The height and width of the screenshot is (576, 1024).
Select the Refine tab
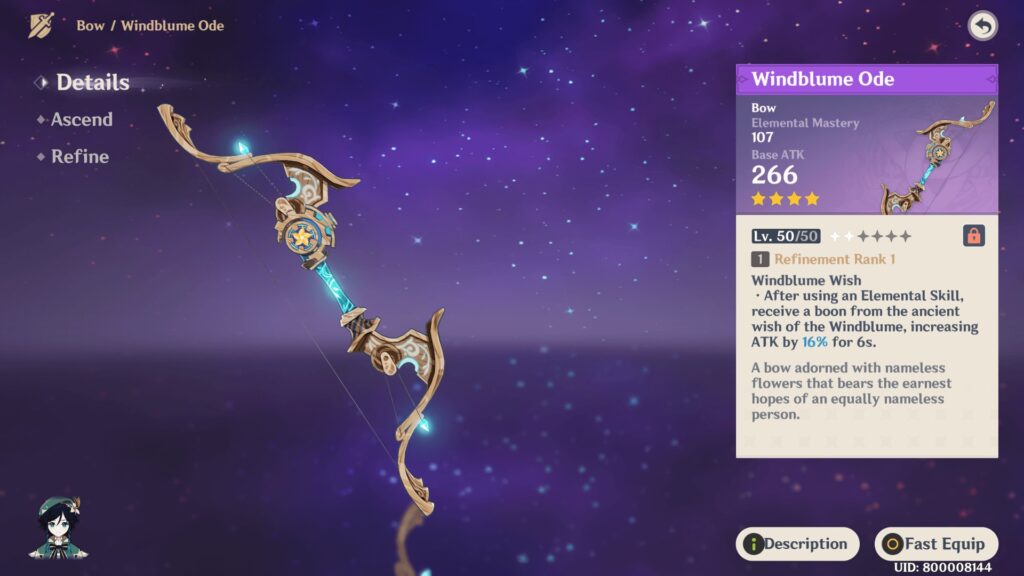pyautogui.click(x=80, y=157)
